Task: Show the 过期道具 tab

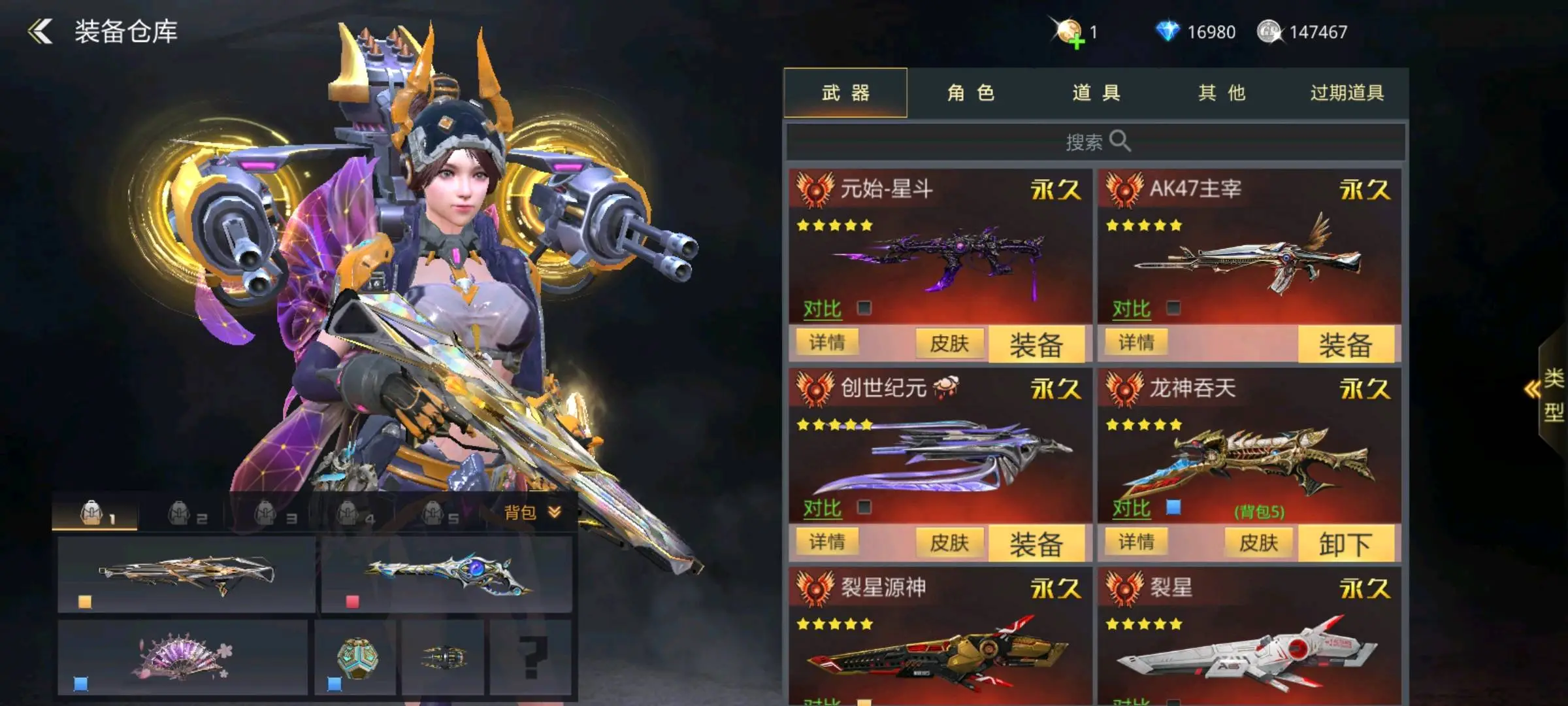Action: click(x=1347, y=93)
